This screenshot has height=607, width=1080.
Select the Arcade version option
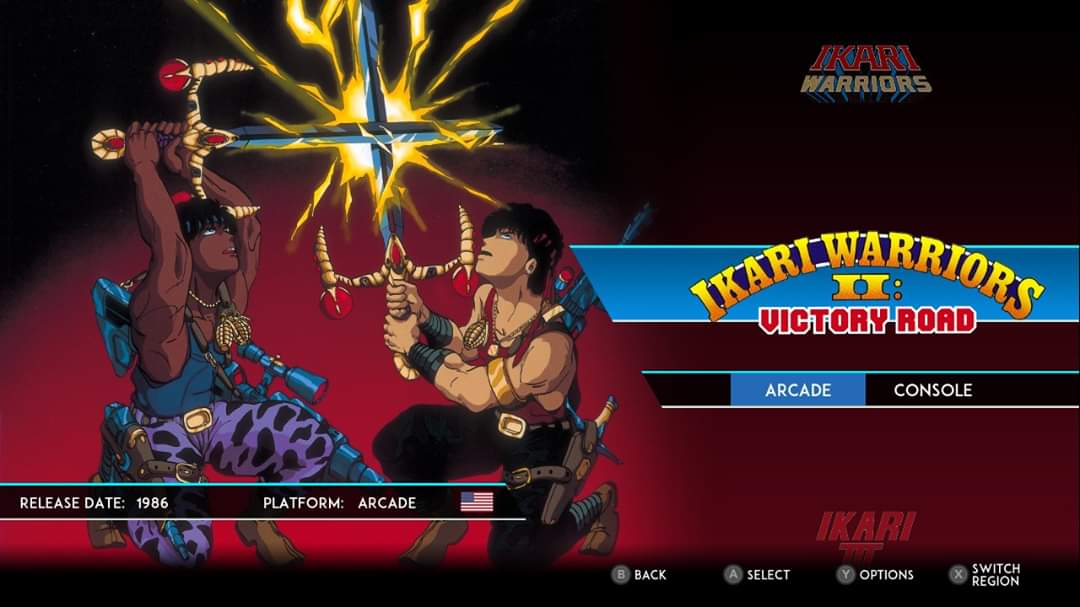click(x=798, y=390)
